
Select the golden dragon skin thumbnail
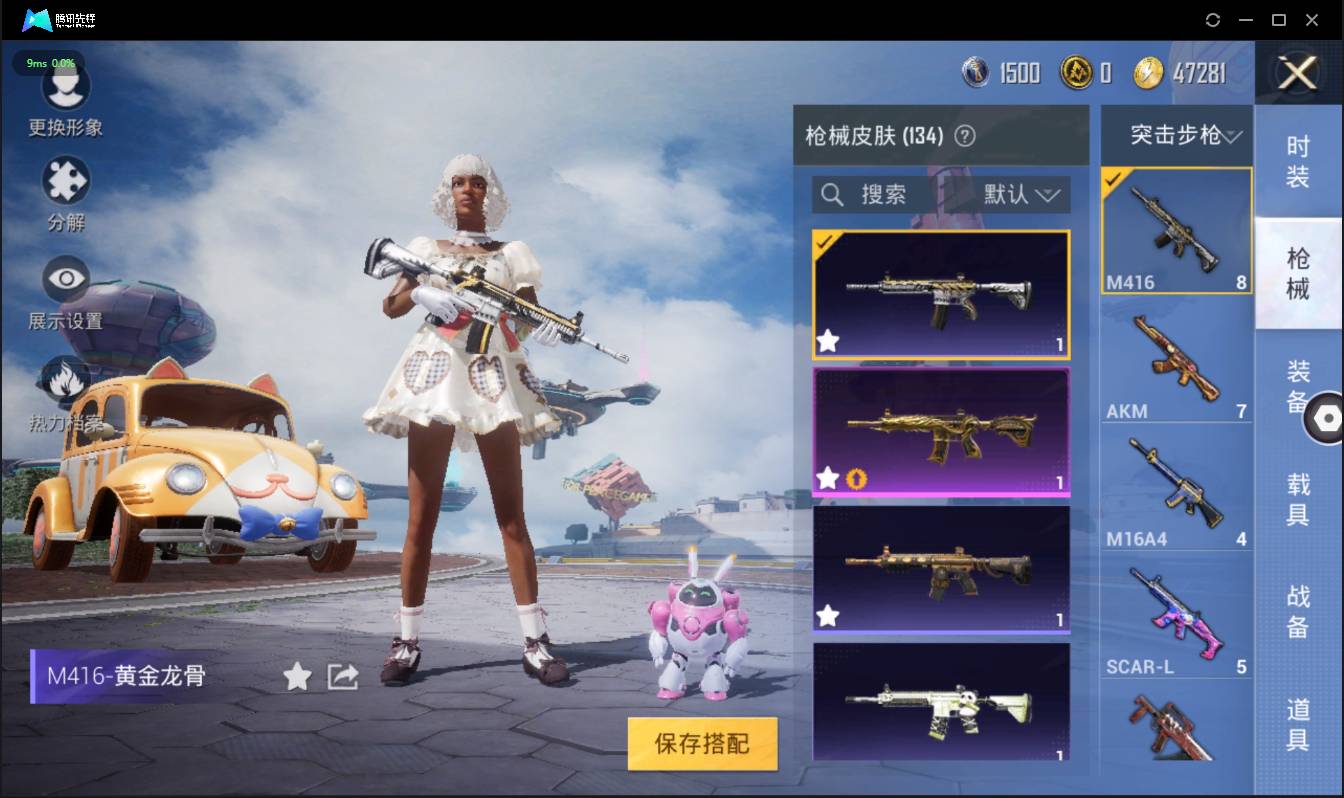pyautogui.click(x=940, y=432)
